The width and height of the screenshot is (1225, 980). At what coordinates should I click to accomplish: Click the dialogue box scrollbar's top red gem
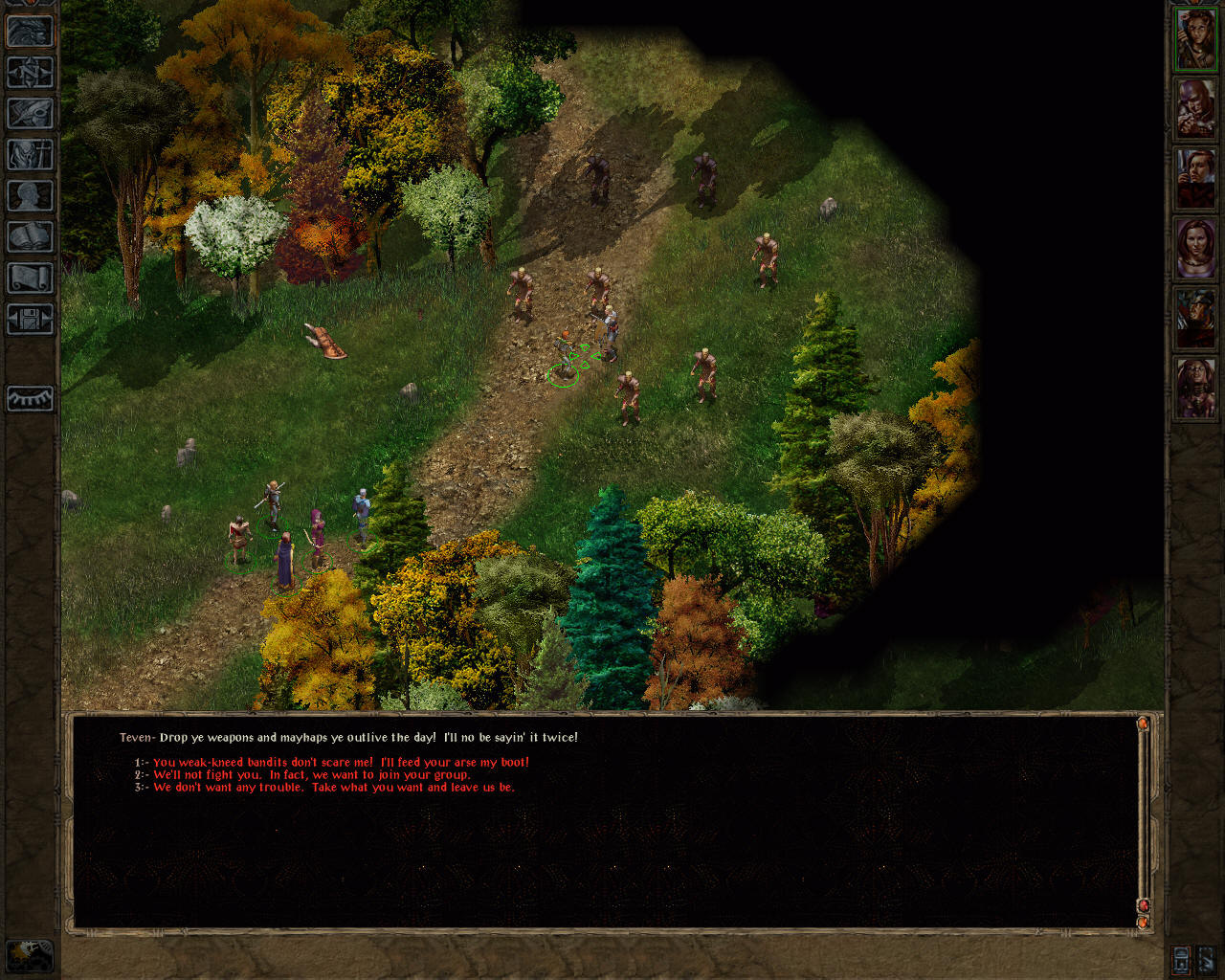point(1143,724)
